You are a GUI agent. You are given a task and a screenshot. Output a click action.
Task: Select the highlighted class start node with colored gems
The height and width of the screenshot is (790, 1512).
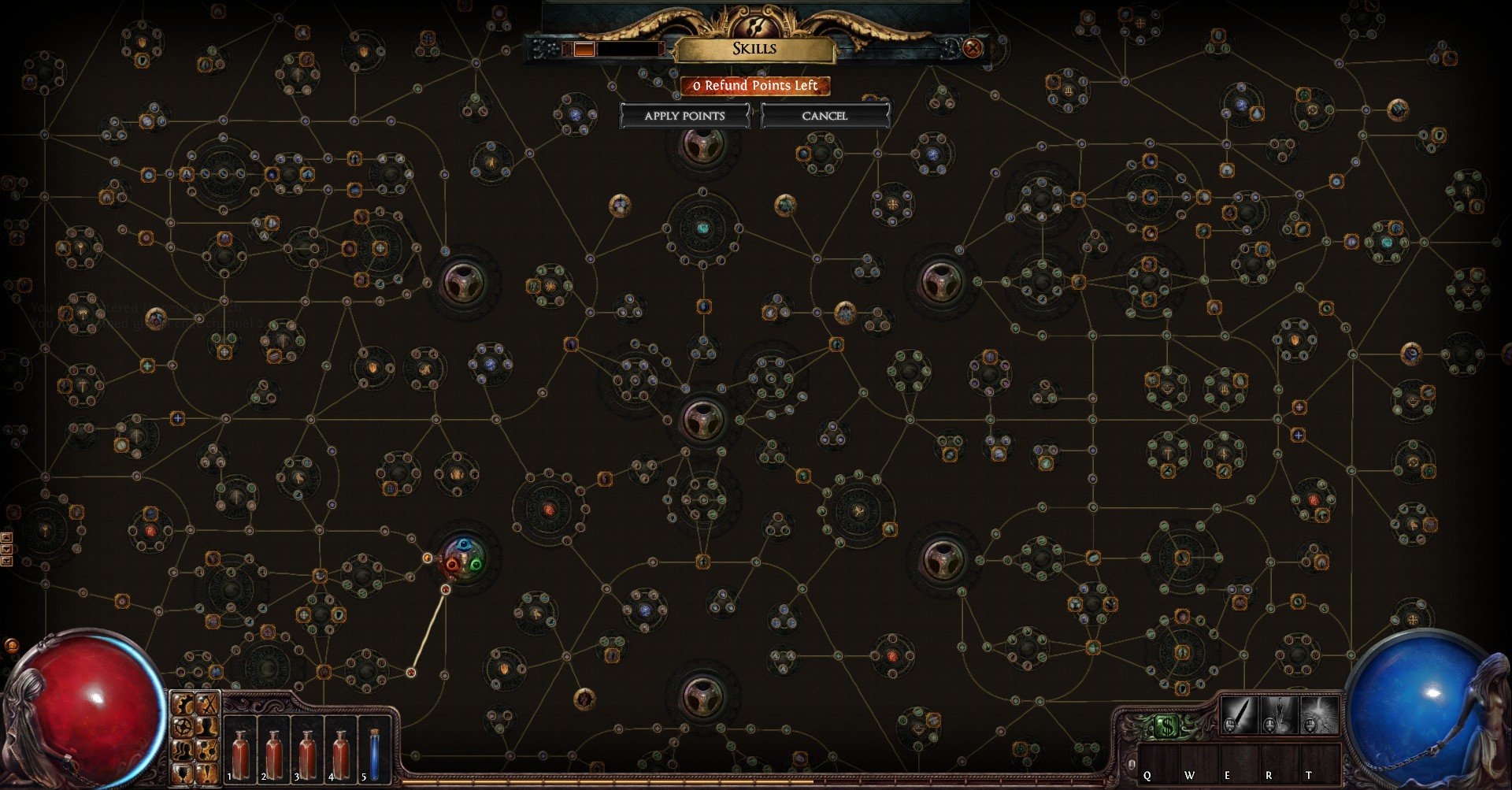coord(464,556)
